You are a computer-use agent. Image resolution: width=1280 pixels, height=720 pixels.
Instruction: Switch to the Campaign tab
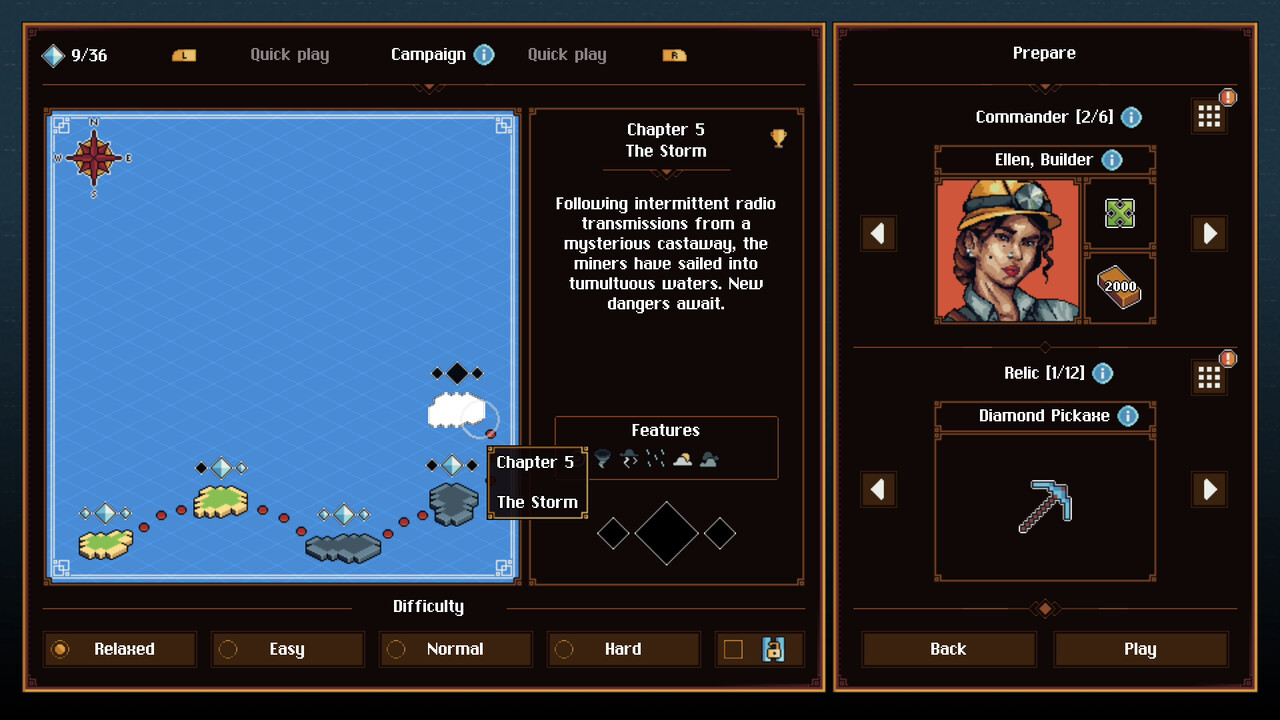428,55
